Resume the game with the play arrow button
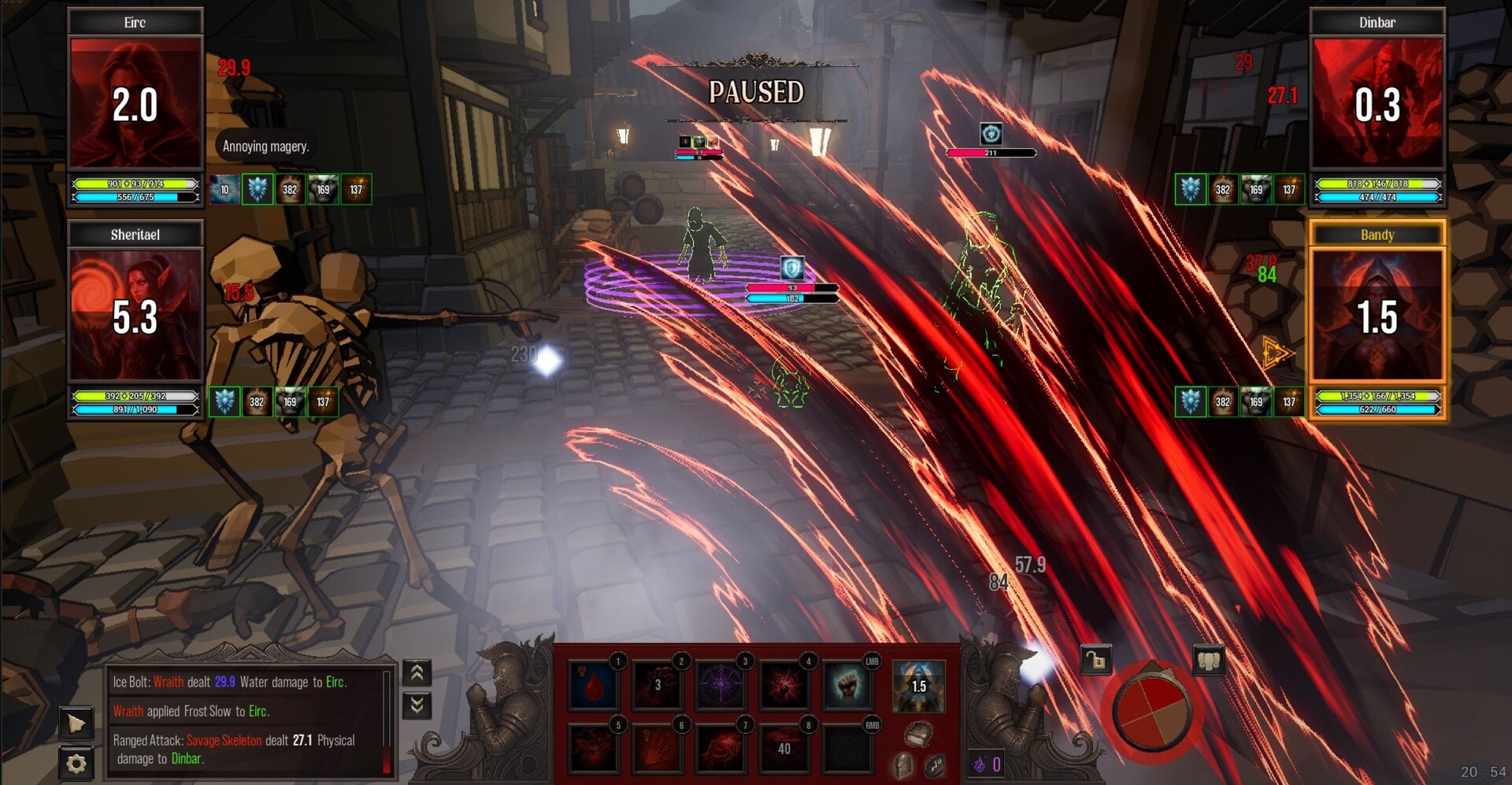 pyautogui.click(x=76, y=723)
